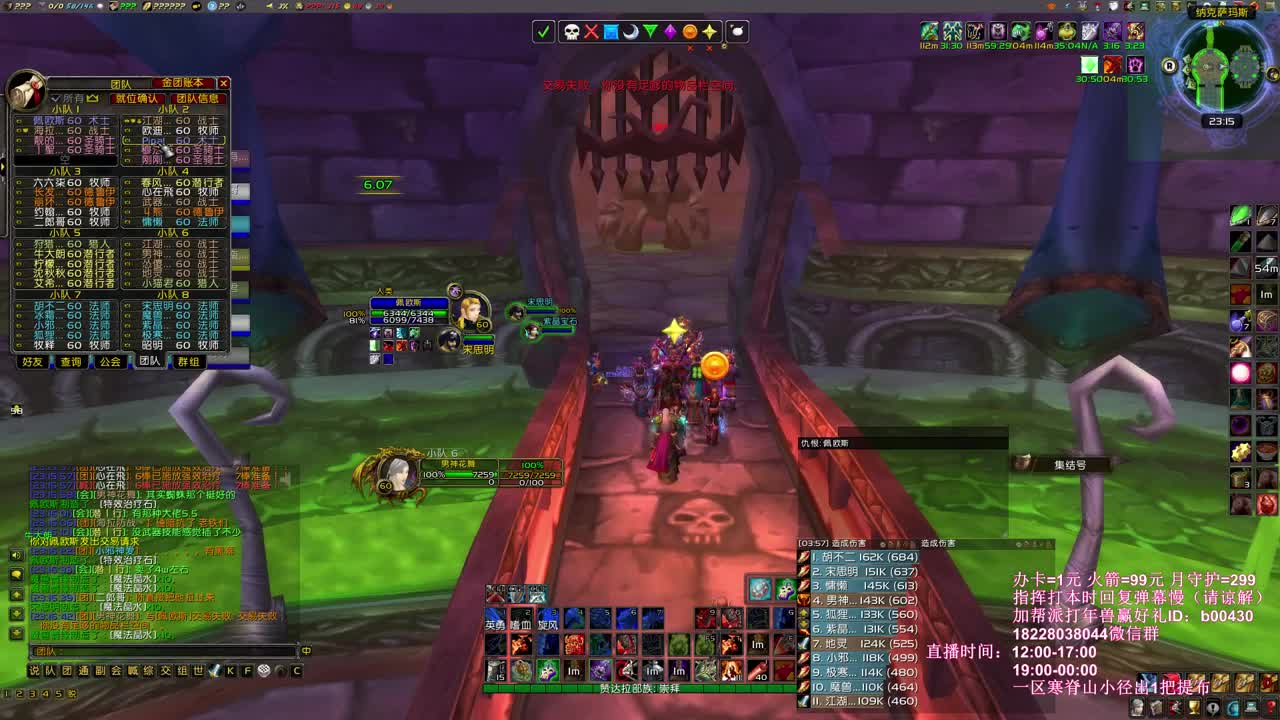Click the 赞达拉部族 reputation bar
This screenshot has height=720, width=1280.
coord(640,688)
